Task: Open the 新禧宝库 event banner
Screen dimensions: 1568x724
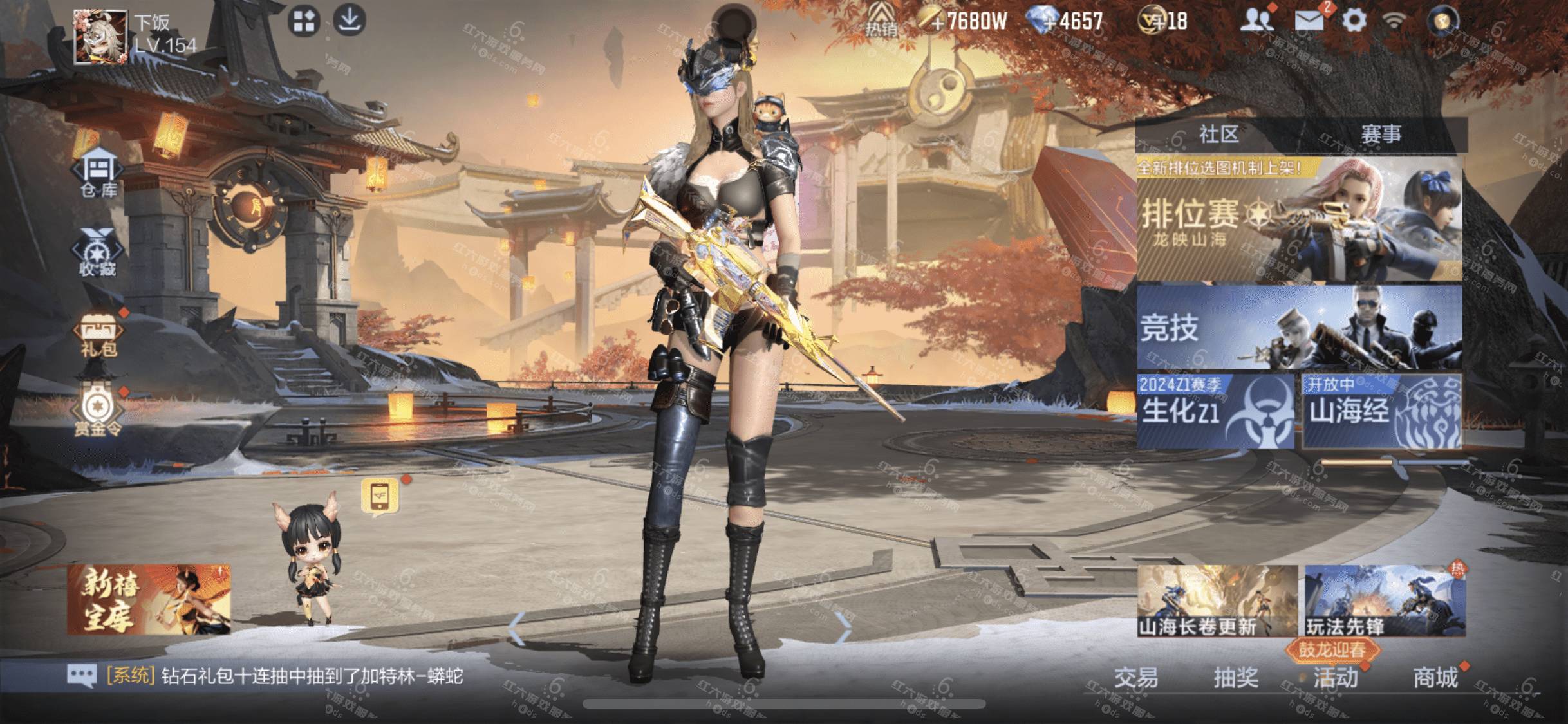Action: point(149,600)
